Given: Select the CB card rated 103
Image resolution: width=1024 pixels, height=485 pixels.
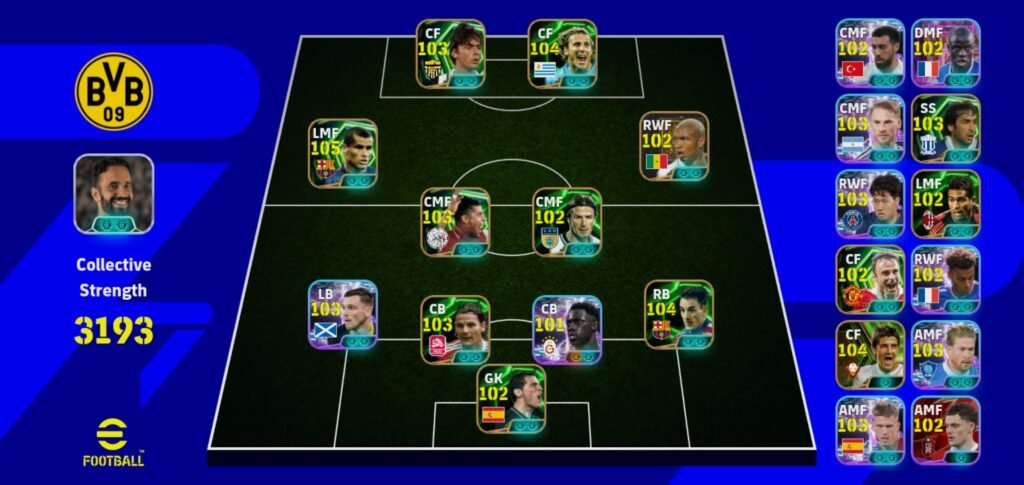Looking at the screenshot, I should pyautogui.click(x=455, y=330).
